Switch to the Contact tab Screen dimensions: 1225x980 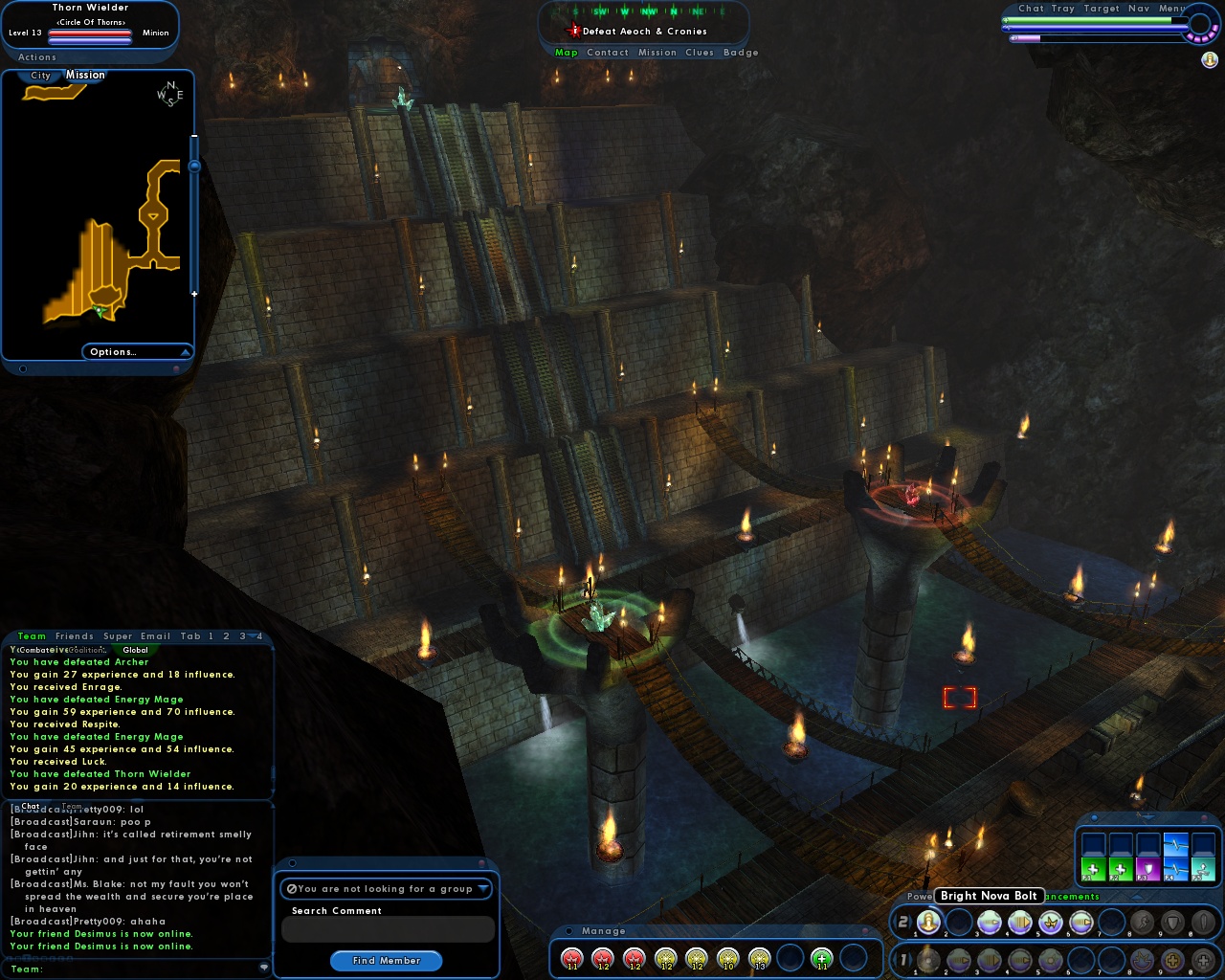[608, 53]
